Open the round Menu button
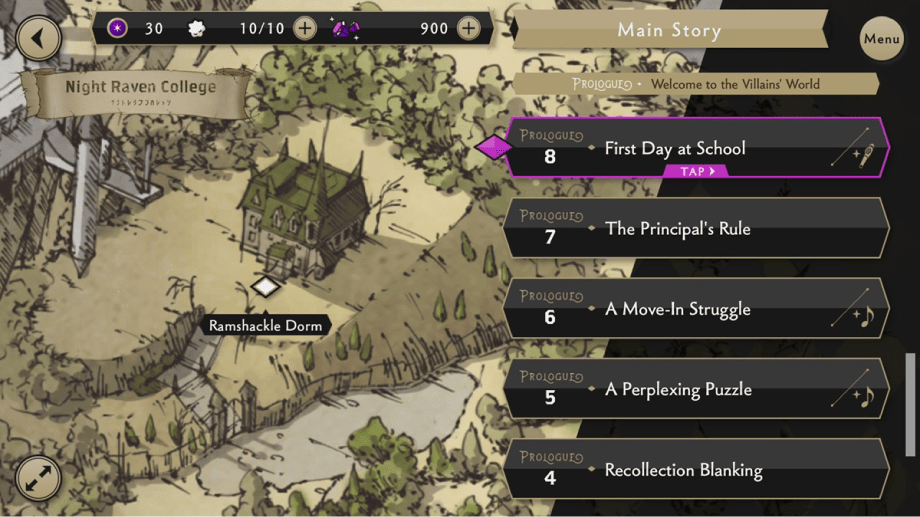The image size is (920, 517). (x=881, y=40)
